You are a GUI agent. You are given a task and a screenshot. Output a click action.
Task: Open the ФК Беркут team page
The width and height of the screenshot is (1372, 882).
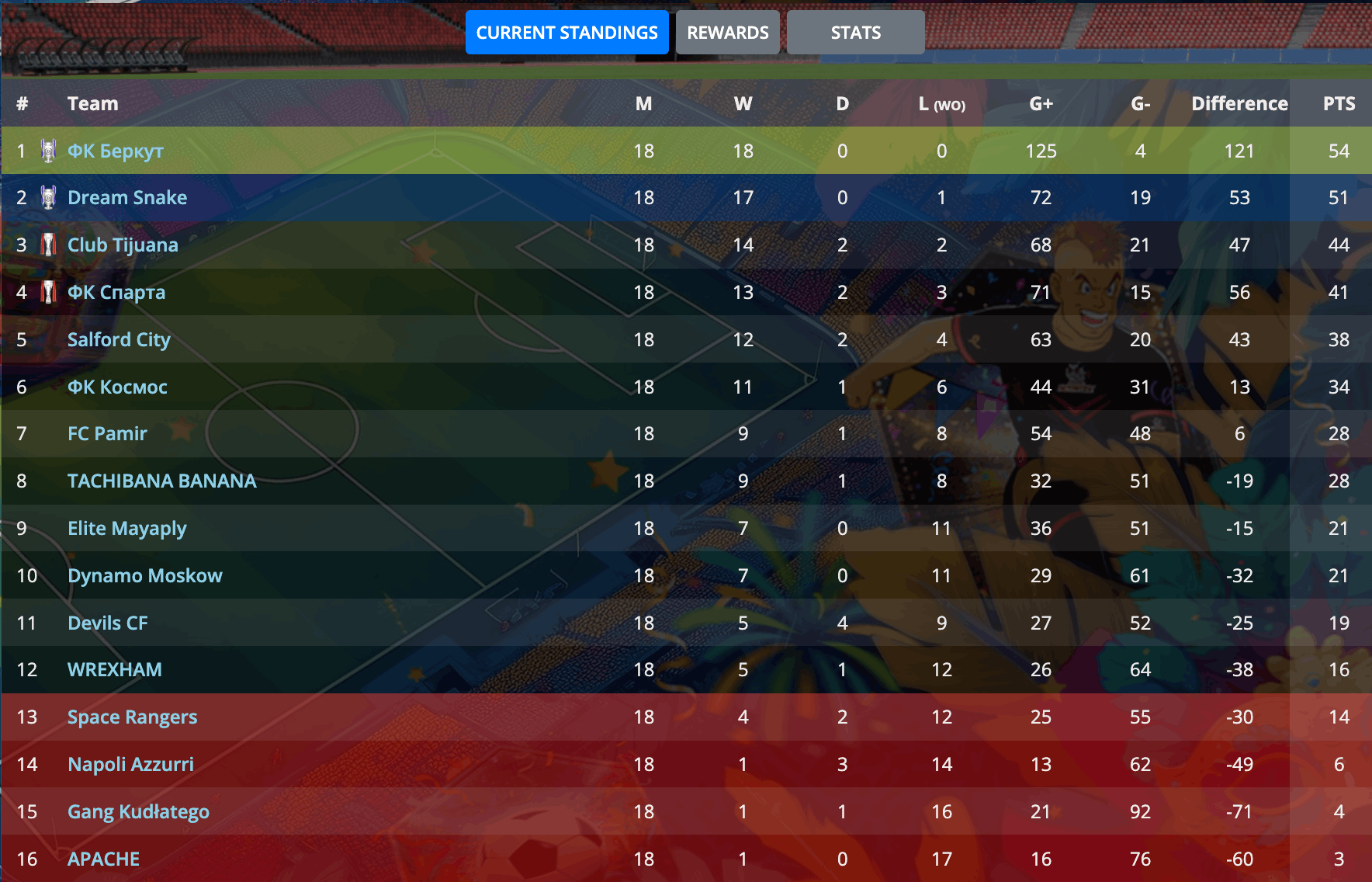tap(115, 151)
